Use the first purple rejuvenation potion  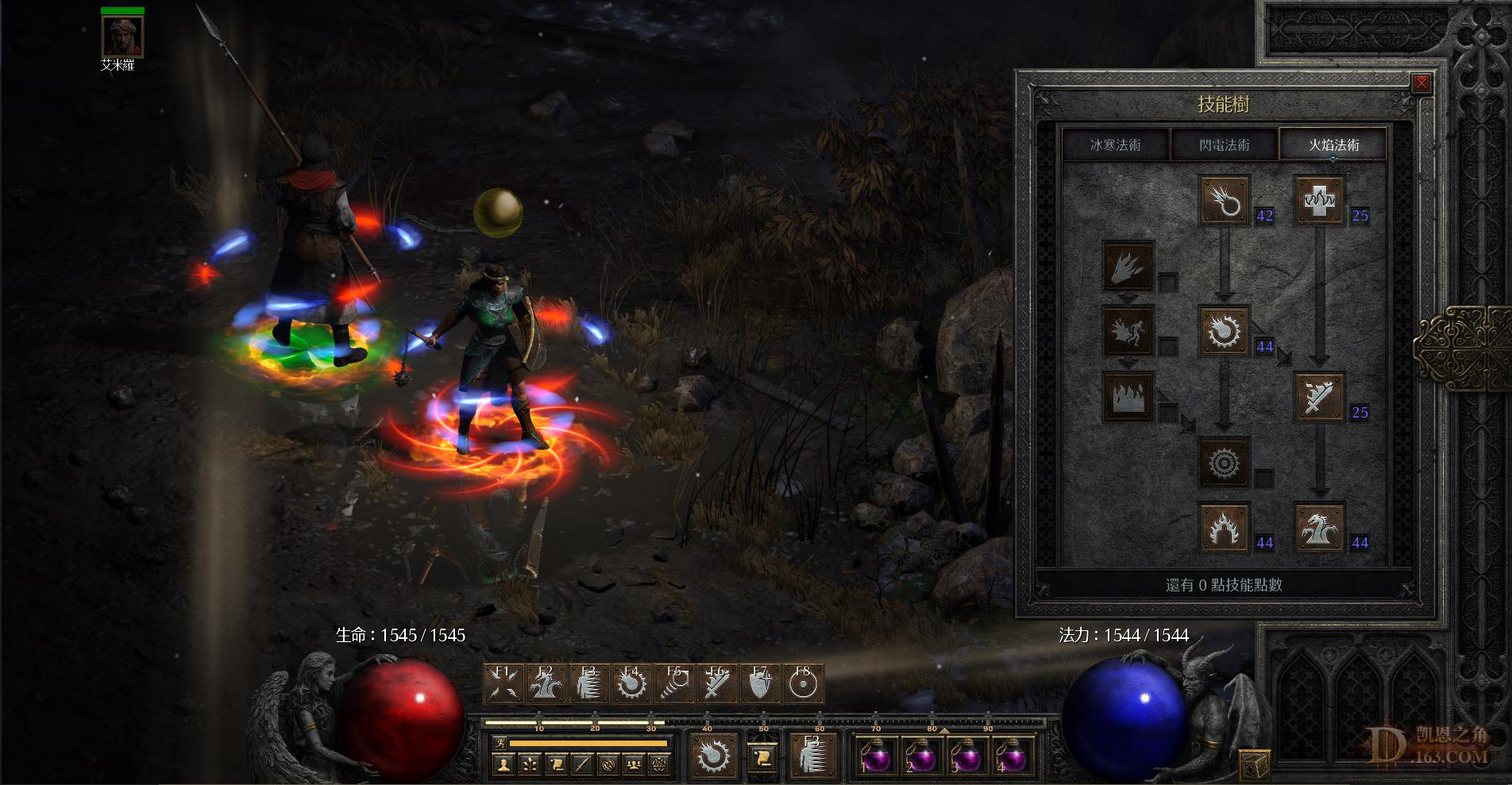(877, 757)
